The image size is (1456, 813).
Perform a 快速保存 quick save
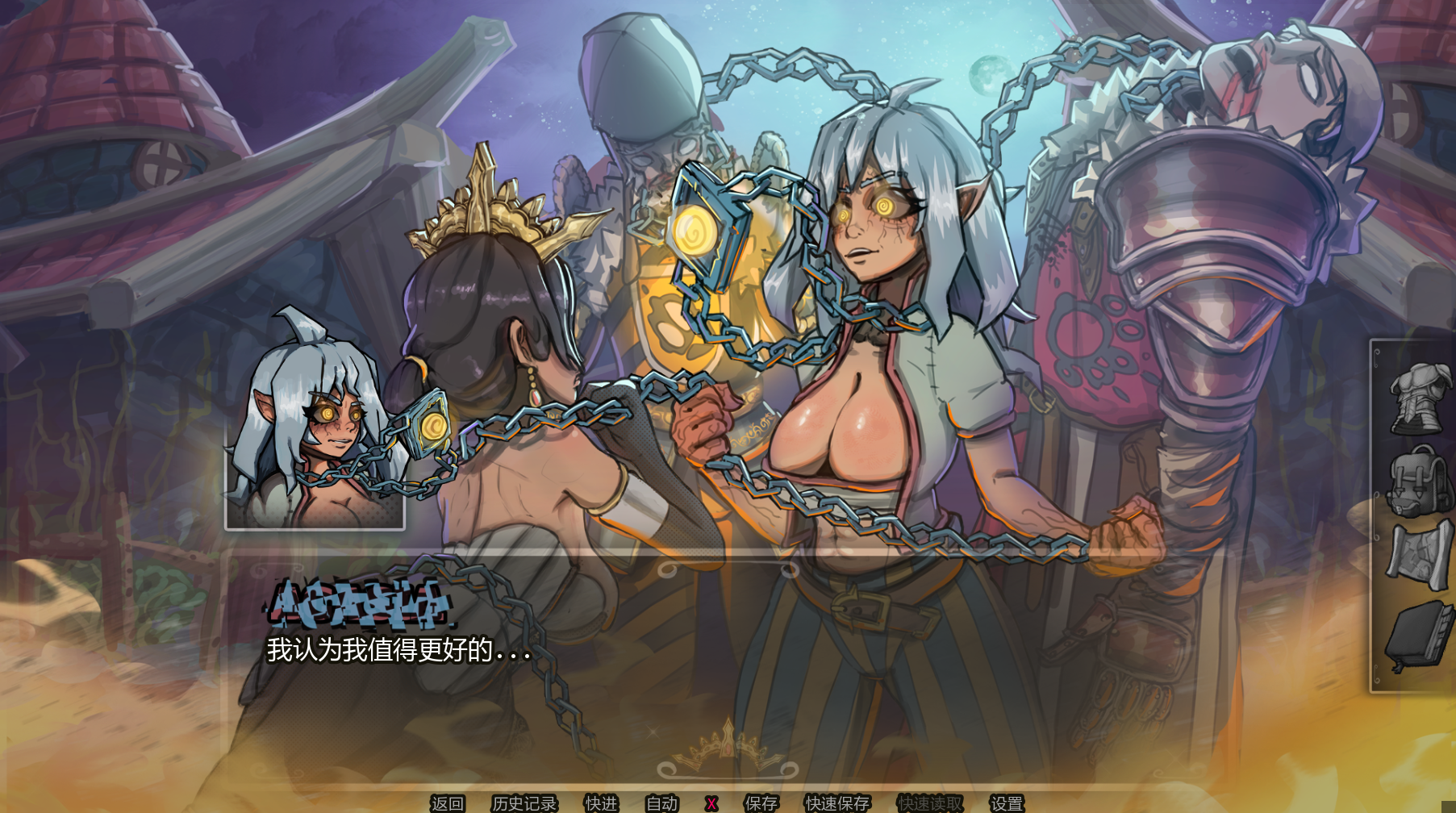(837, 803)
